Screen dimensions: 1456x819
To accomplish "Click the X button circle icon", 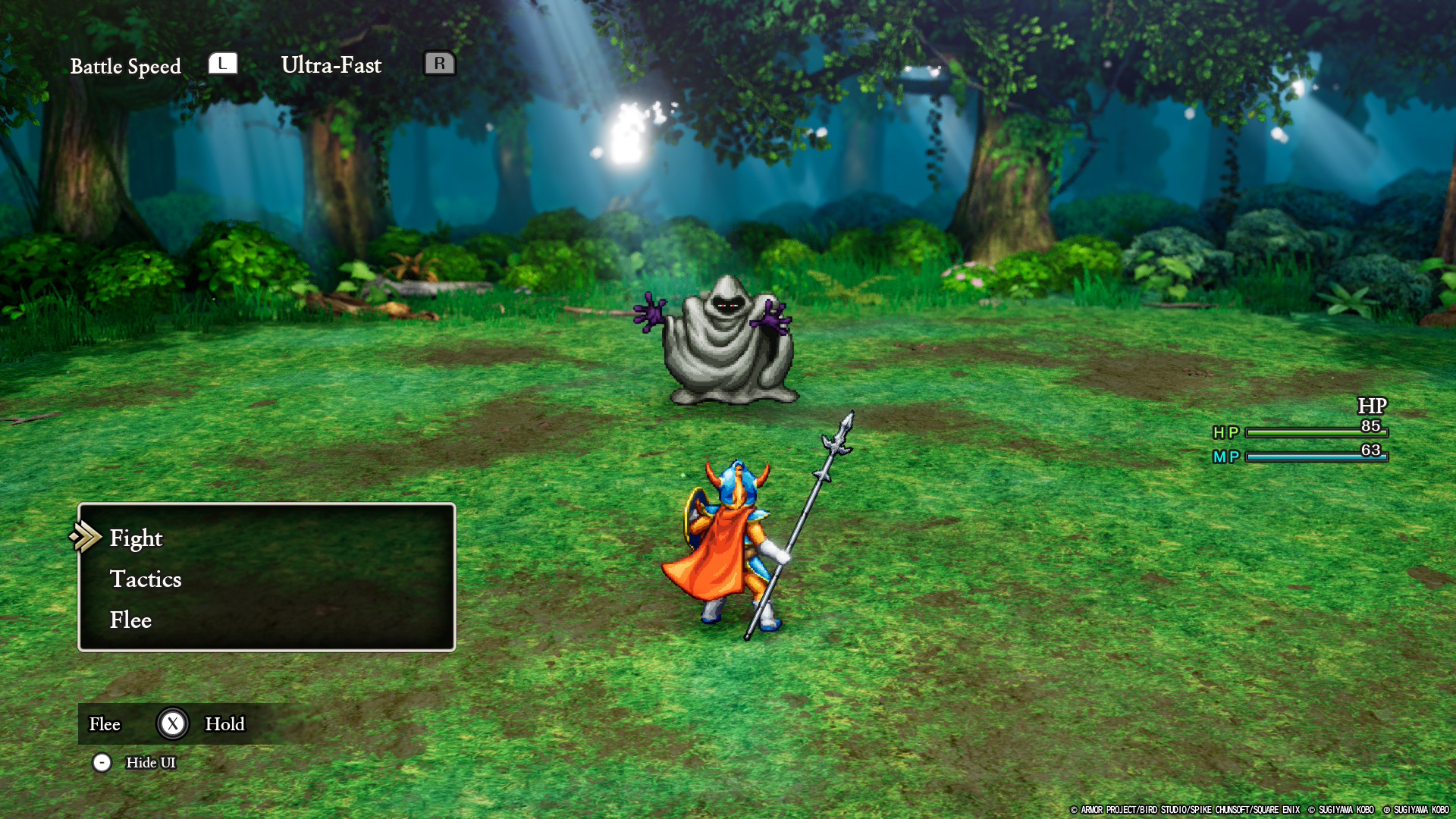I will pyautogui.click(x=173, y=724).
